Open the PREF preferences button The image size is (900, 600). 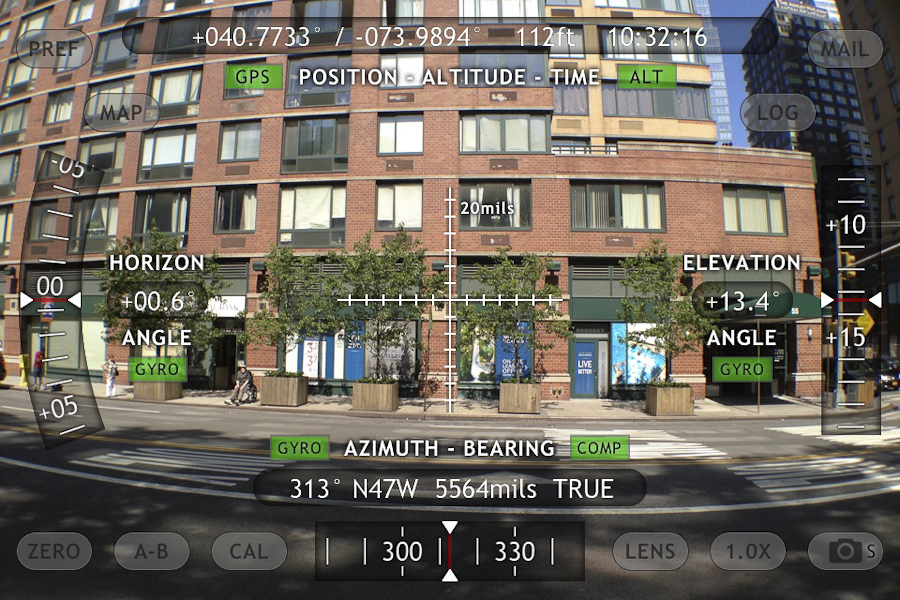pos(54,48)
